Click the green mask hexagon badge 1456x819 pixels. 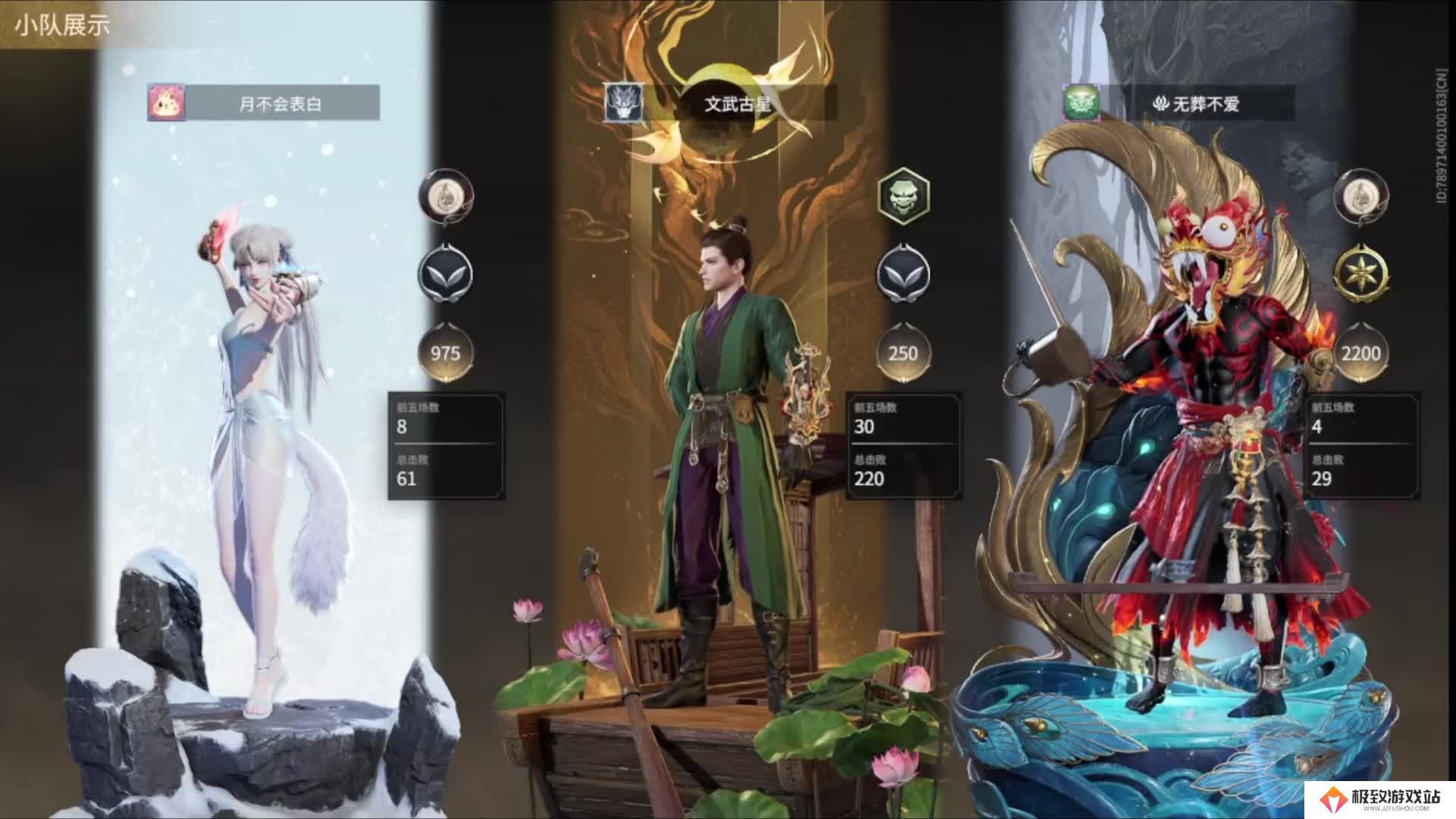pos(902,196)
